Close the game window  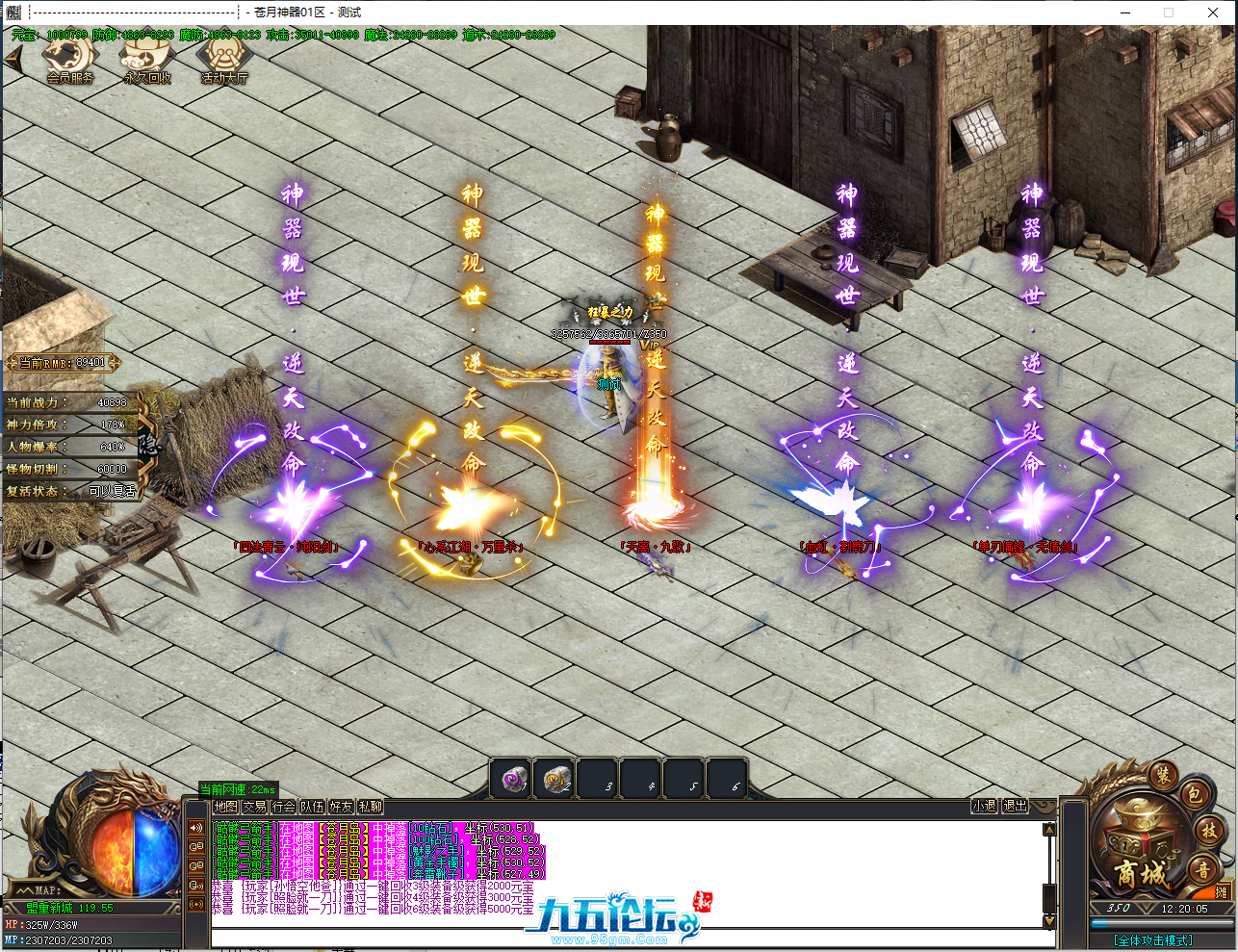tap(1213, 13)
